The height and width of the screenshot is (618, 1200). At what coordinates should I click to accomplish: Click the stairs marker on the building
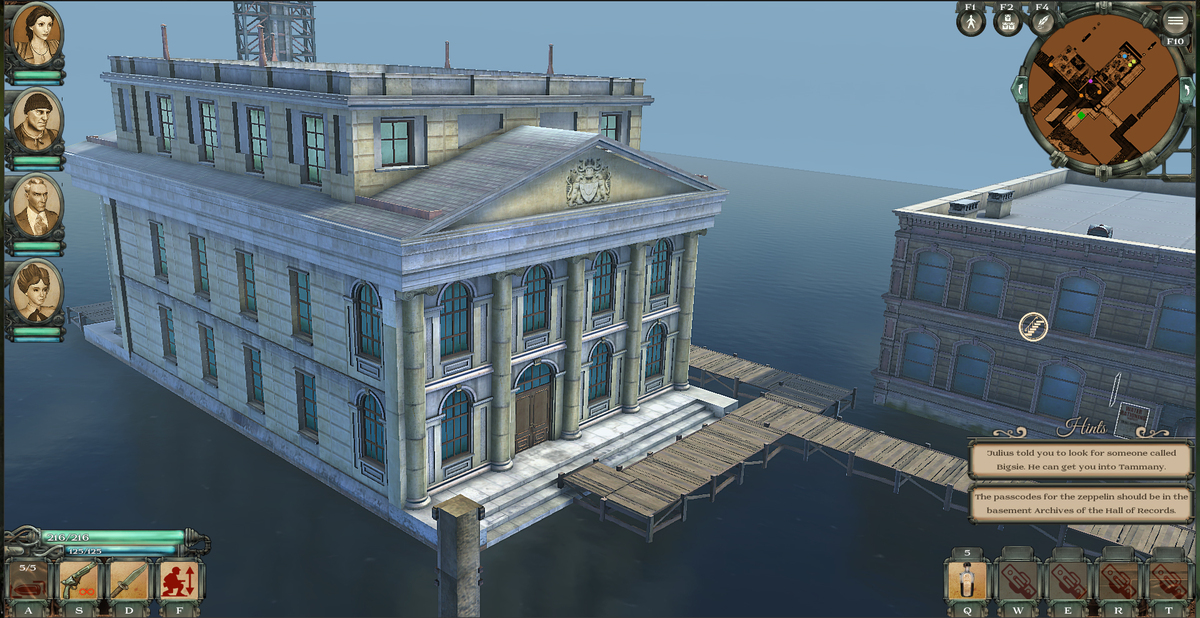(1033, 326)
